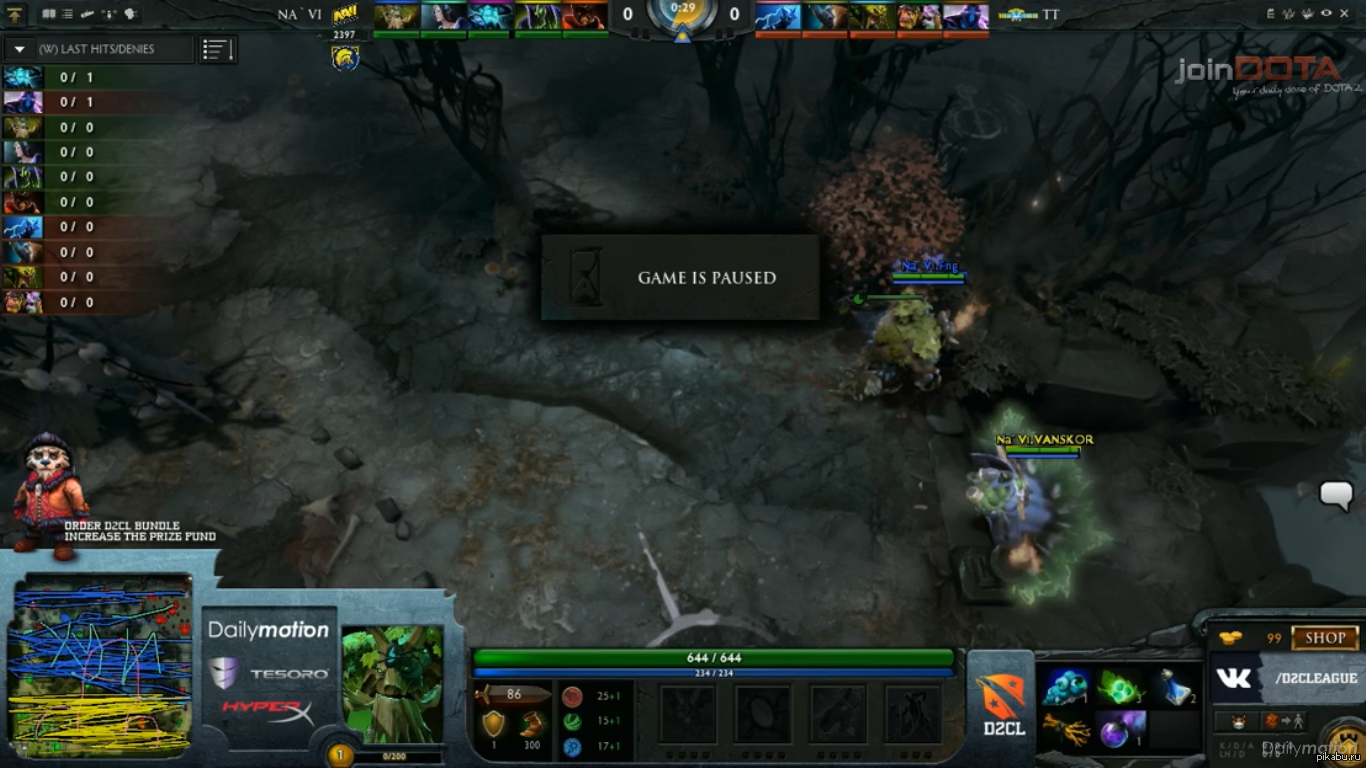The image size is (1366, 768).
Task: Click the minimap
Action: click(x=100, y=665)
